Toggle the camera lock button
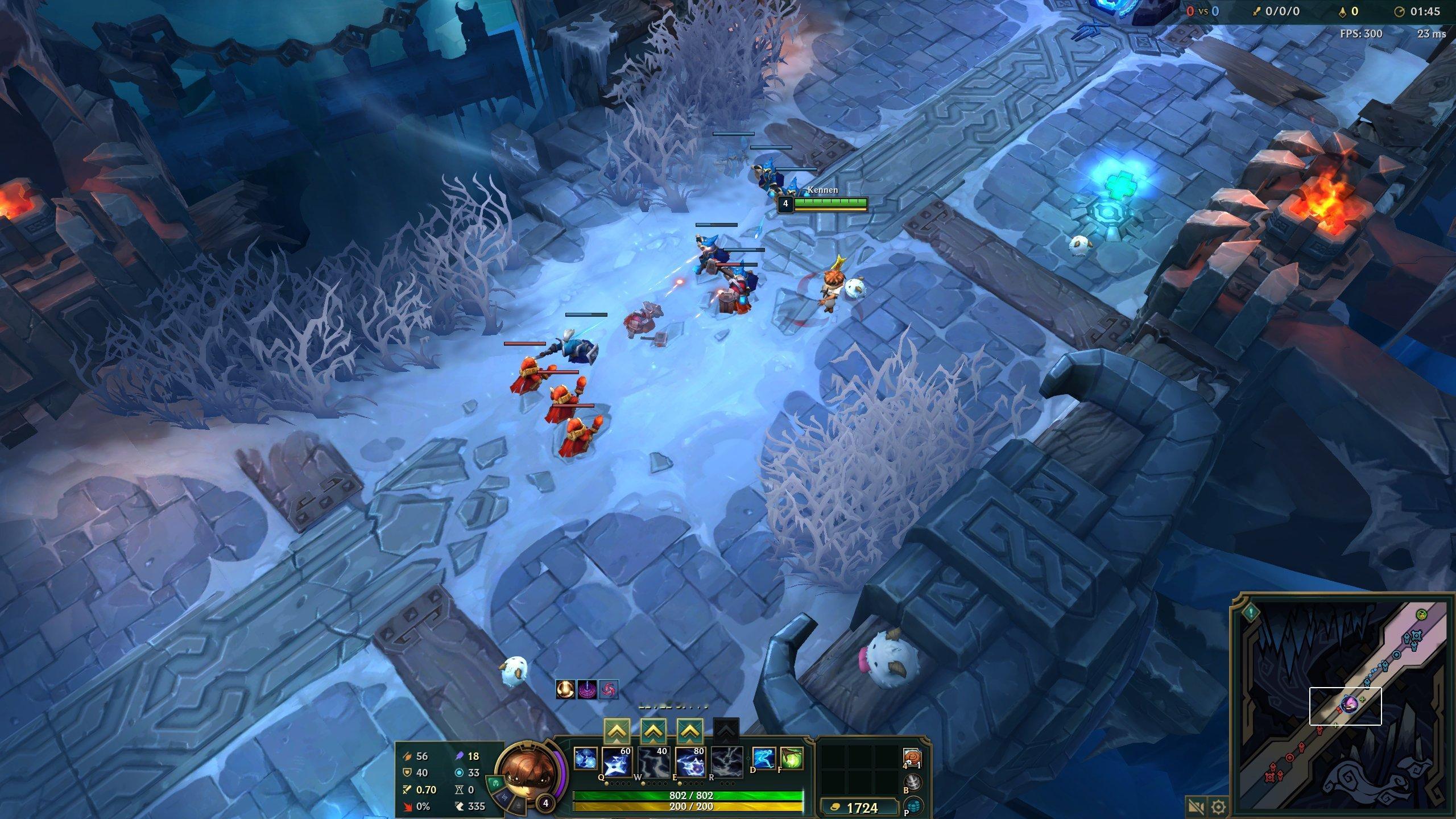The height and width of the screenshot is (819, 1456). (x=1195, y=806)
